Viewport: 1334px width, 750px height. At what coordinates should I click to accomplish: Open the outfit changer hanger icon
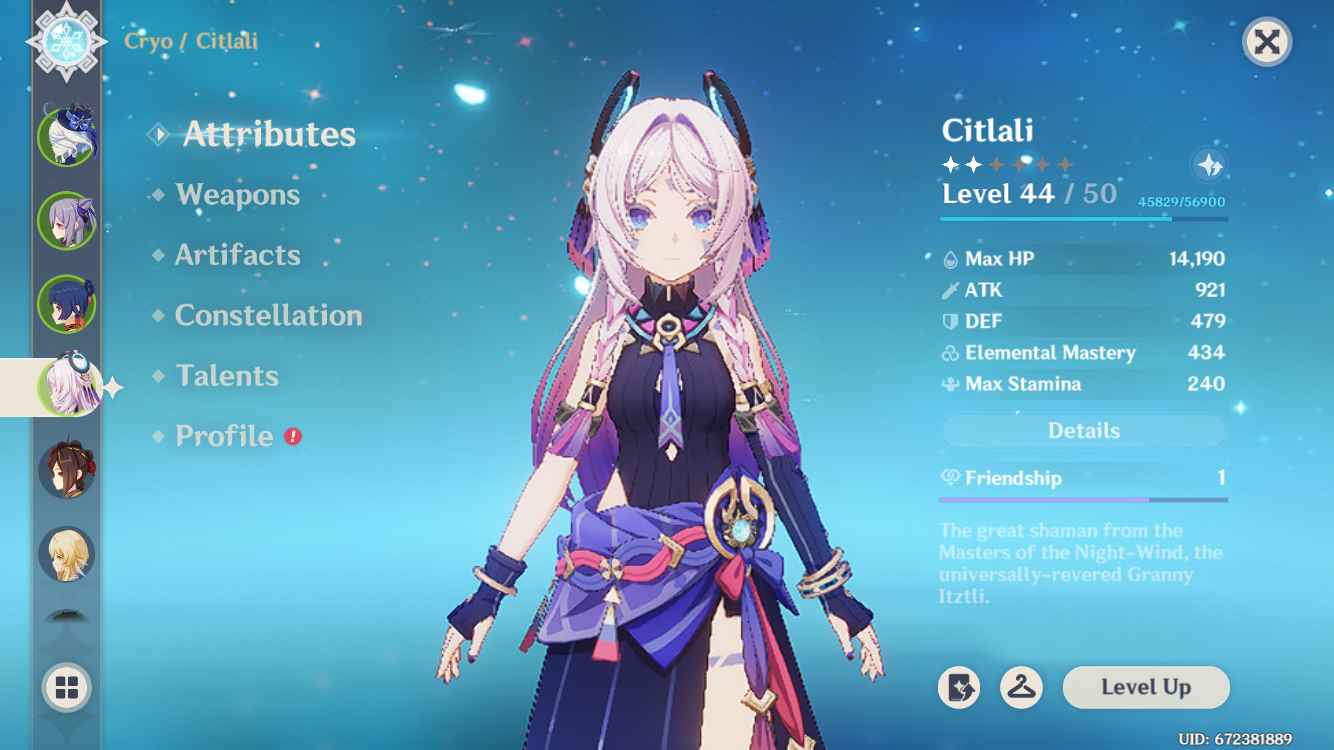(x=1019, y=688)
